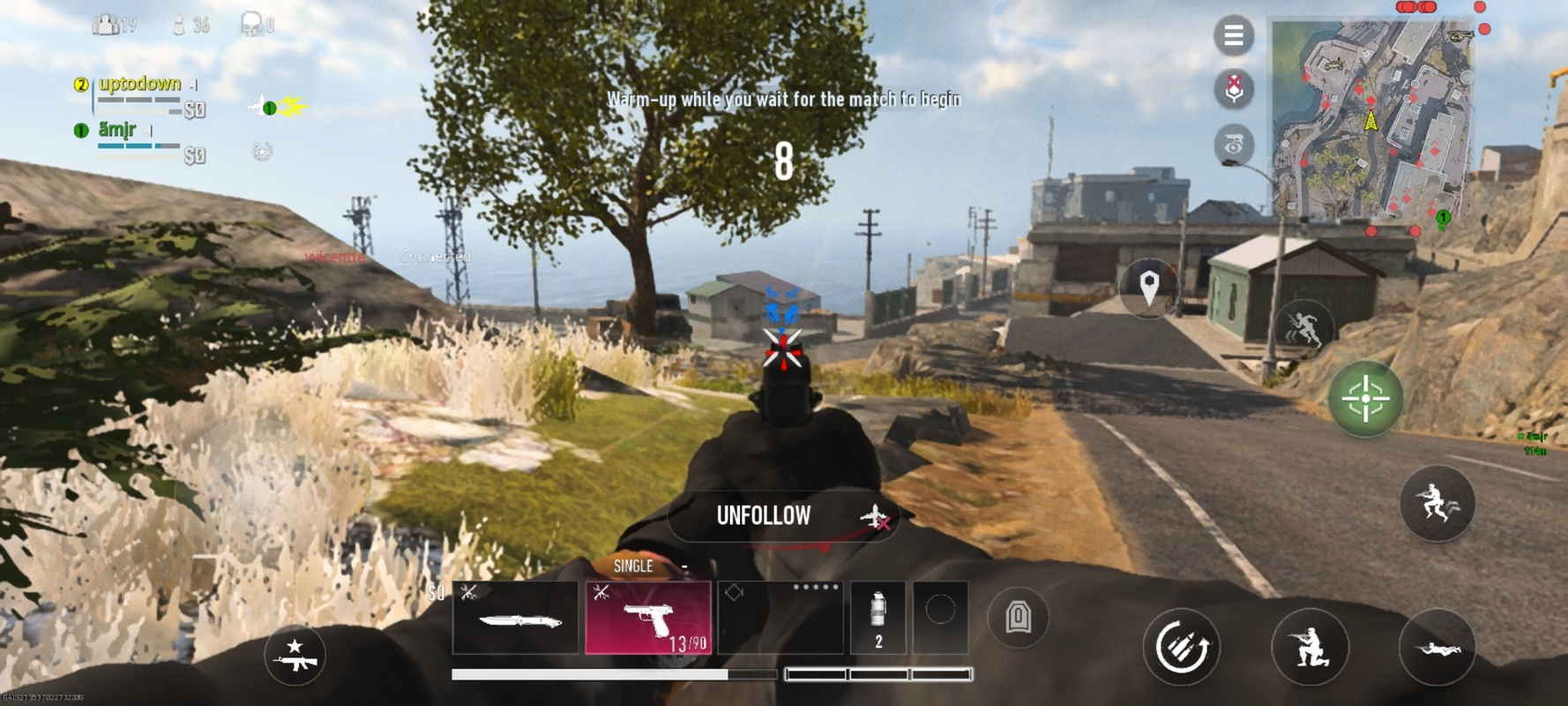Expand the empty lethal equipment slot
Viewport: 1568px width, 706px height.
940,618
